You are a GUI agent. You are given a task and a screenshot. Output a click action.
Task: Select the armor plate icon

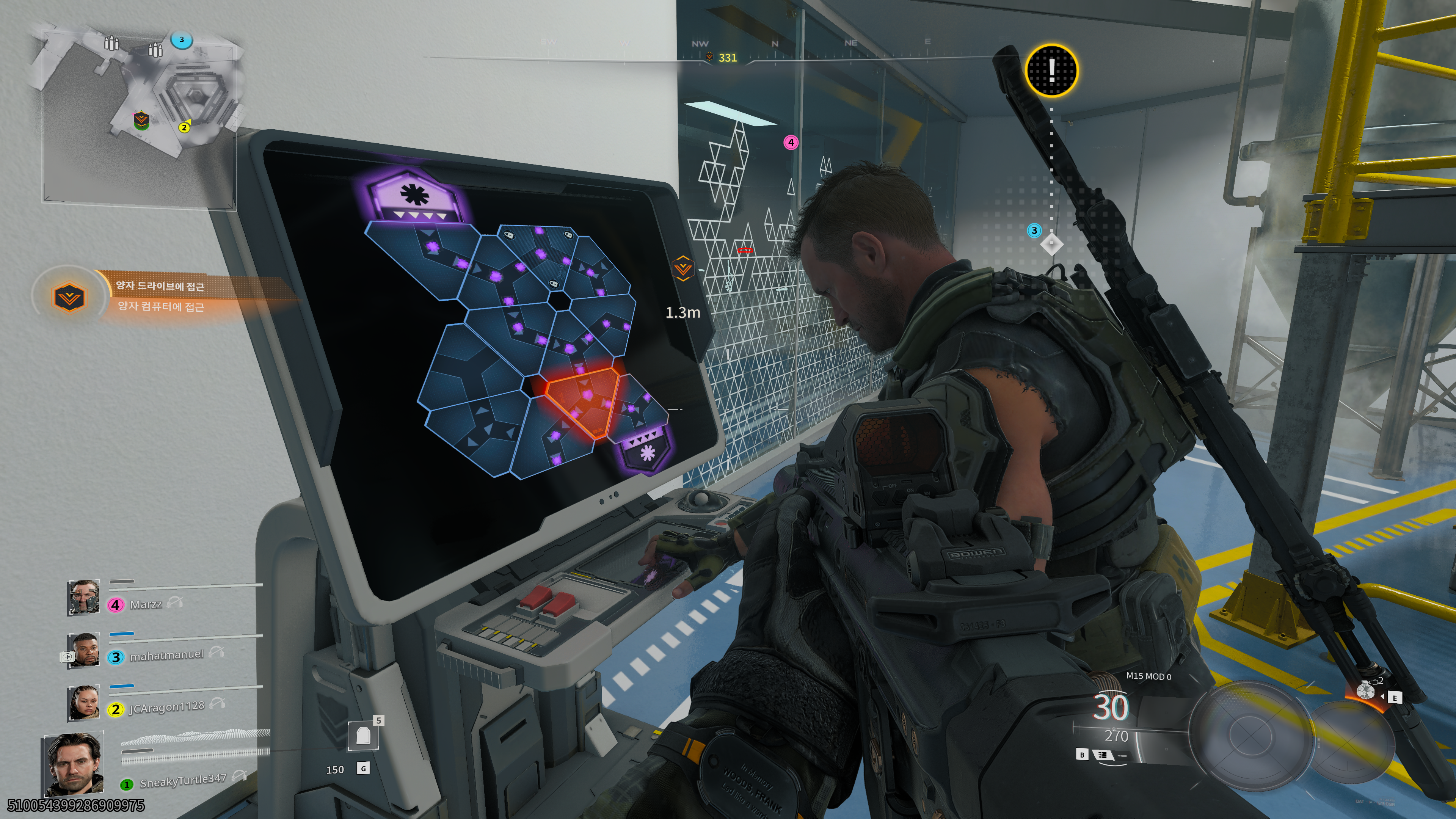[x=362, y=735]
